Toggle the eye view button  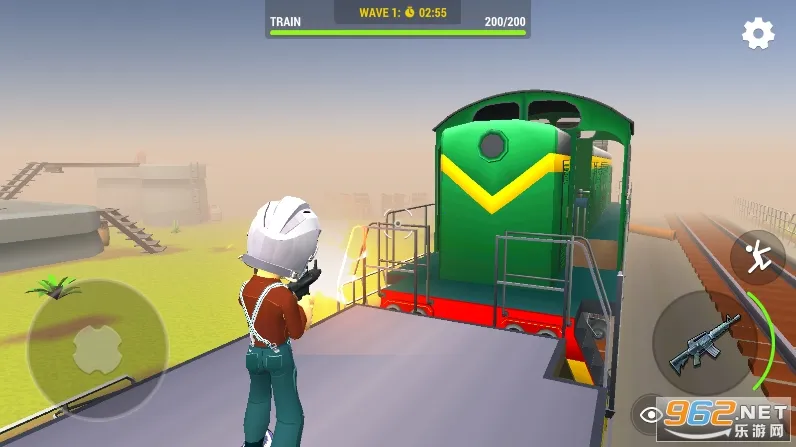coord(651,414)
